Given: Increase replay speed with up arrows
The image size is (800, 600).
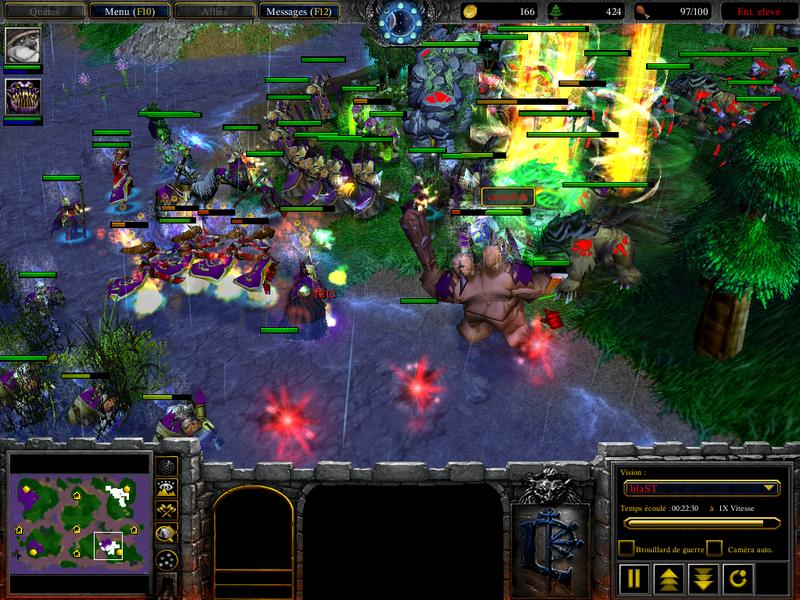Looking at the screenshot, I should click(x=667, y=578).
